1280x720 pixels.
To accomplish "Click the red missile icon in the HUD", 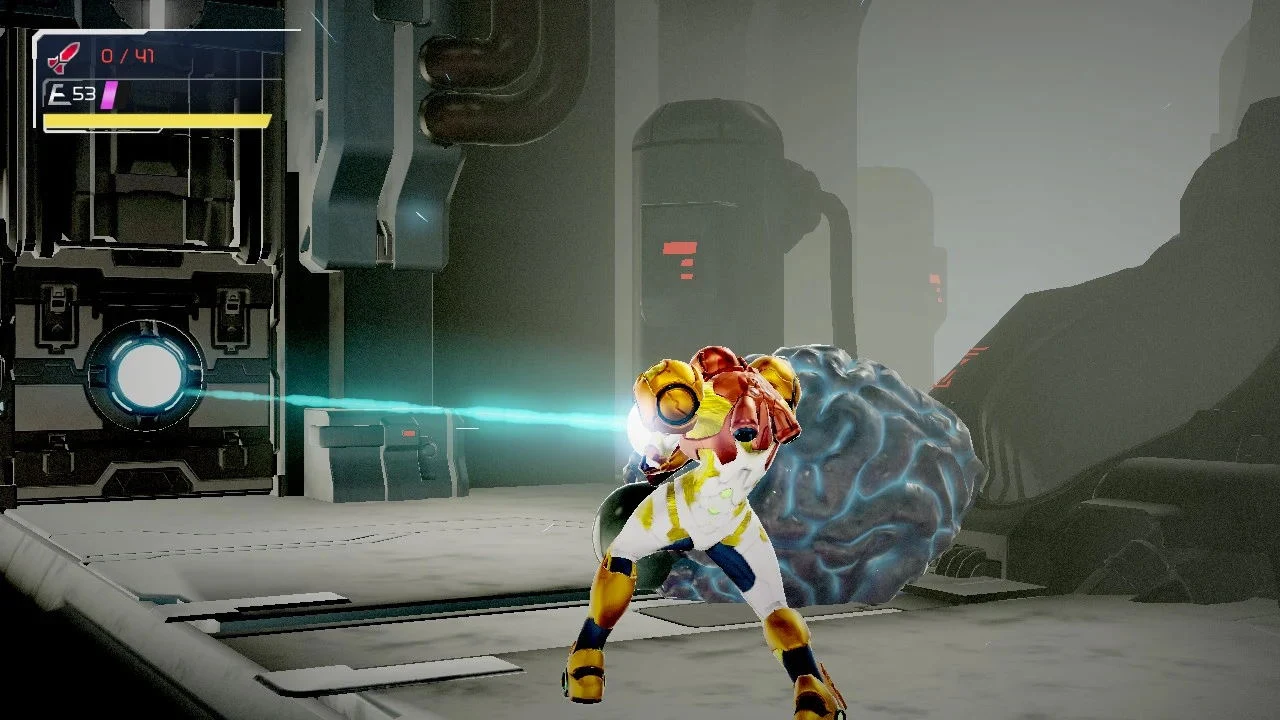I will click(62, 55).
